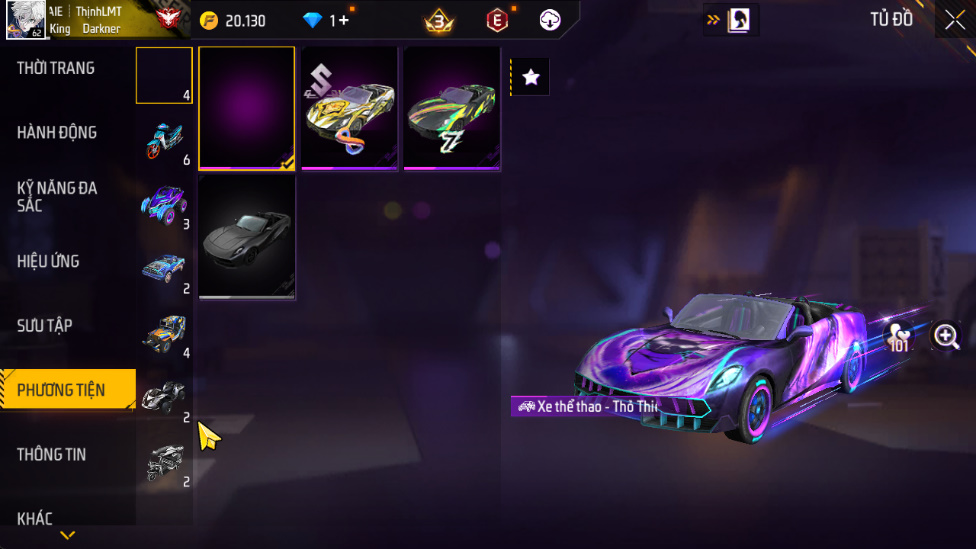Open the Hiệu Ứng tab
976x549 pixels.
[48, 261]
